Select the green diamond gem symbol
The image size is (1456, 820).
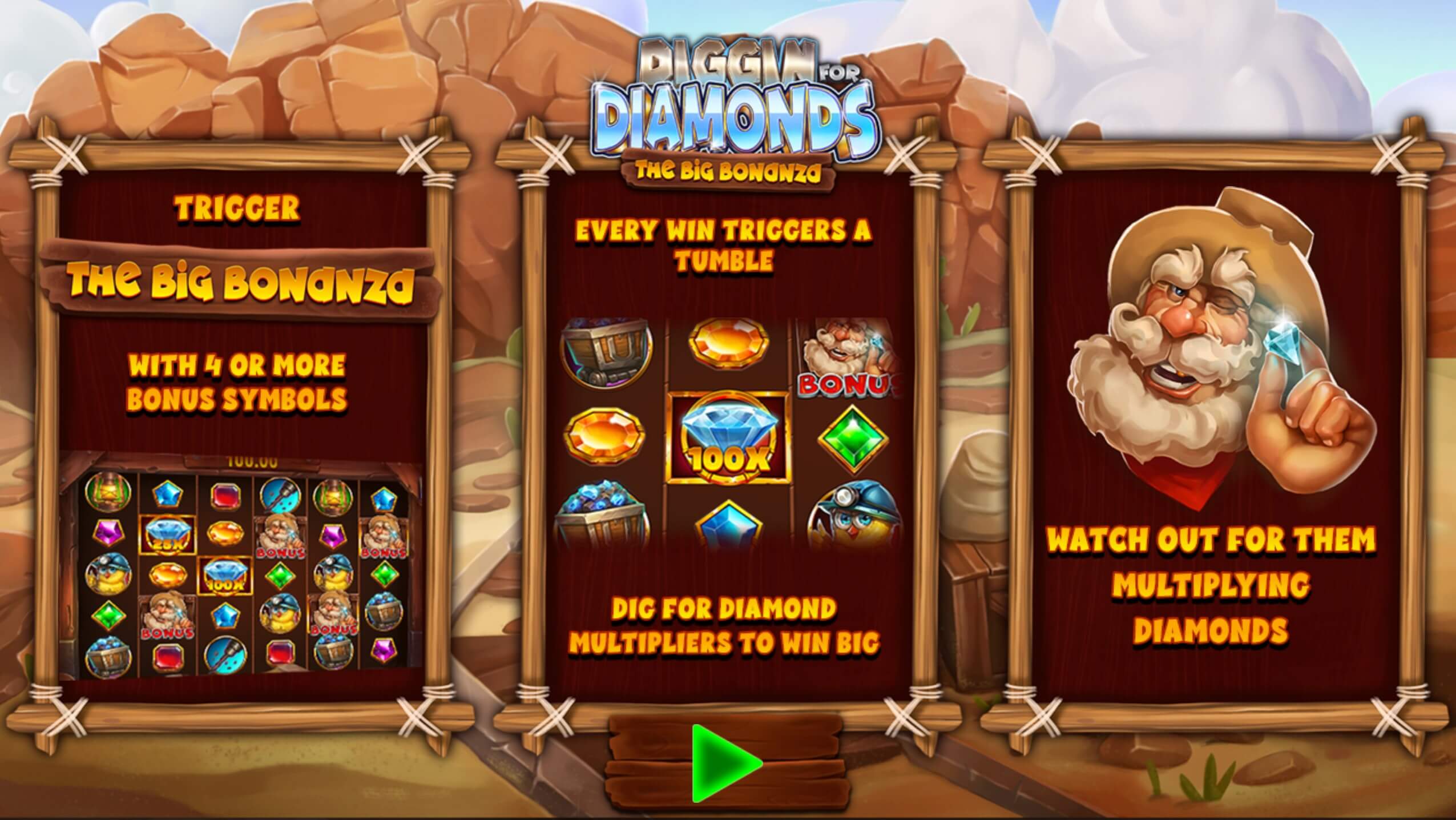(x=854, y=439)
